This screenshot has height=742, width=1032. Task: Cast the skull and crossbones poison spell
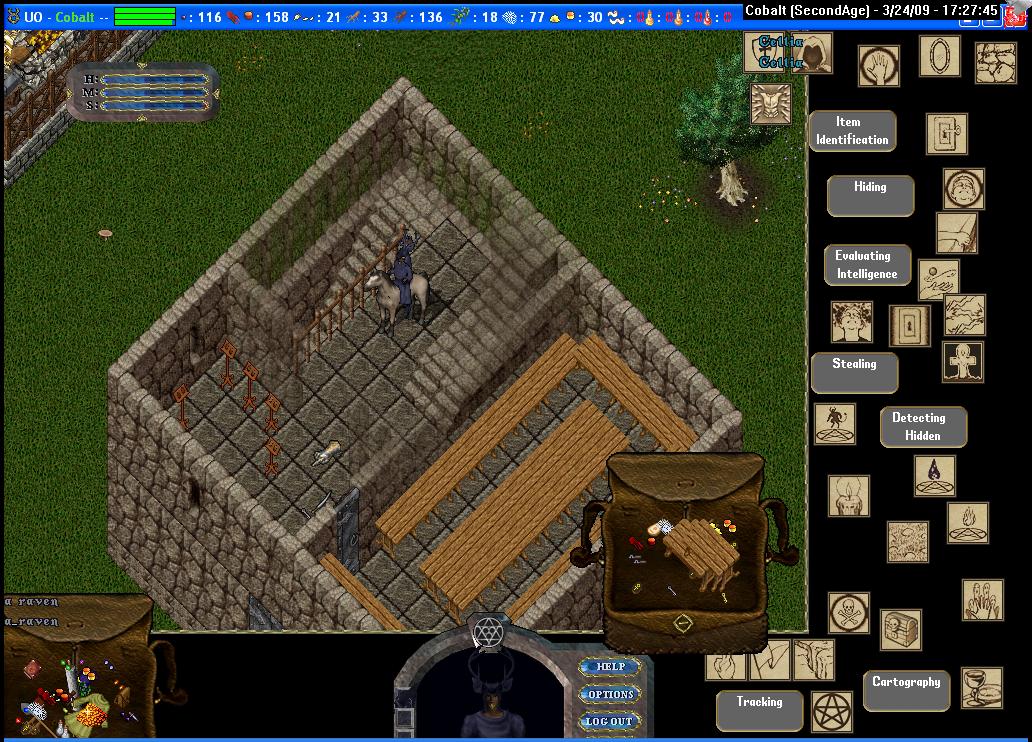coord(848,612)
